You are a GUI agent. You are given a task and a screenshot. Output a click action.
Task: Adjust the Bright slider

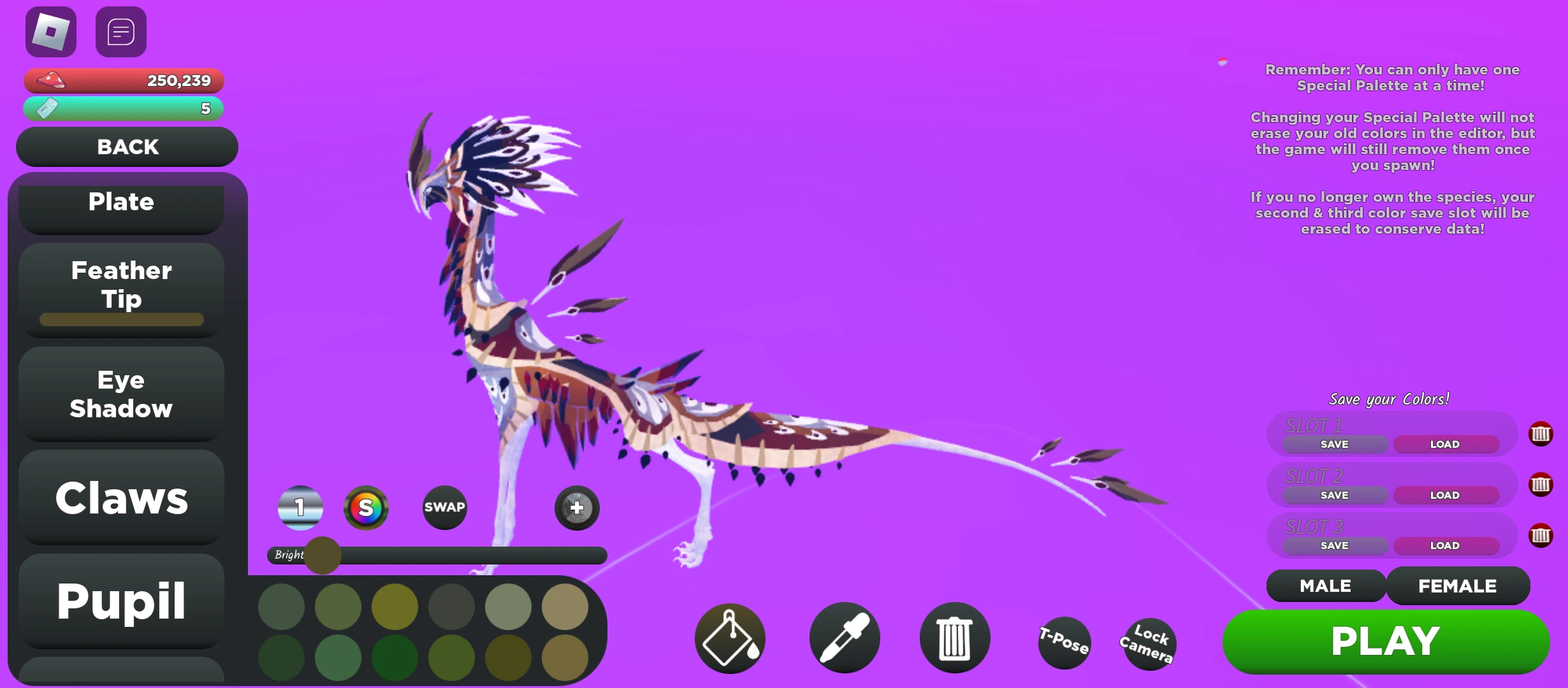pyautogui.click(x=323, y=555)
